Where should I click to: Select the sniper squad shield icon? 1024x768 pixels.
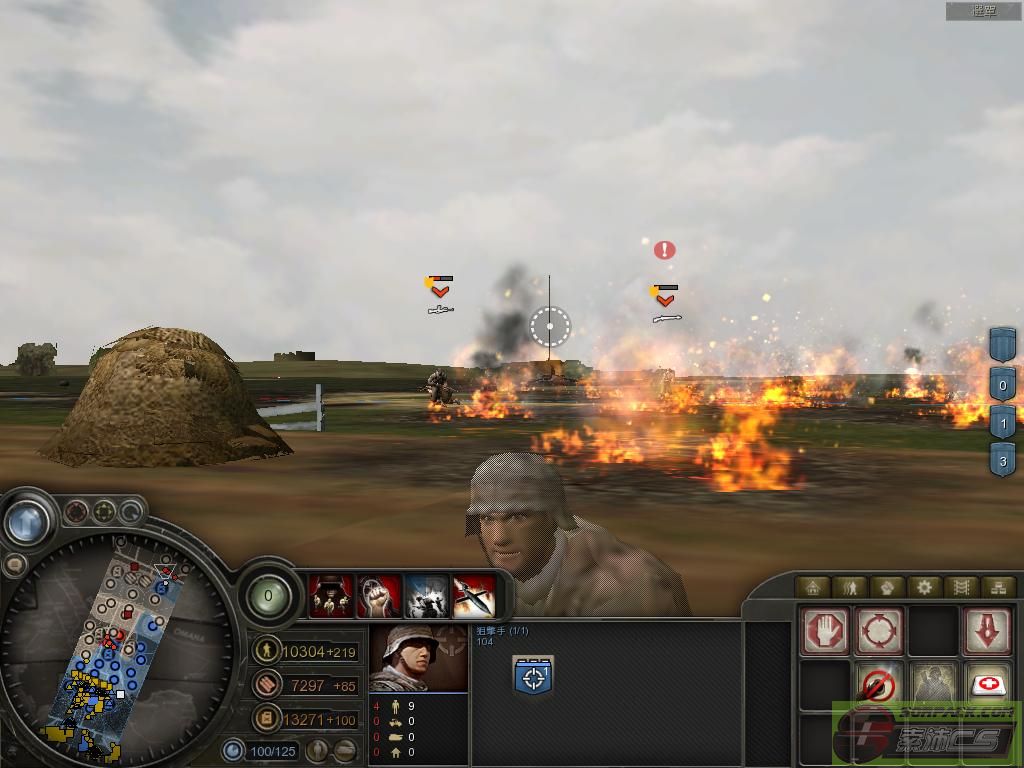534,677
